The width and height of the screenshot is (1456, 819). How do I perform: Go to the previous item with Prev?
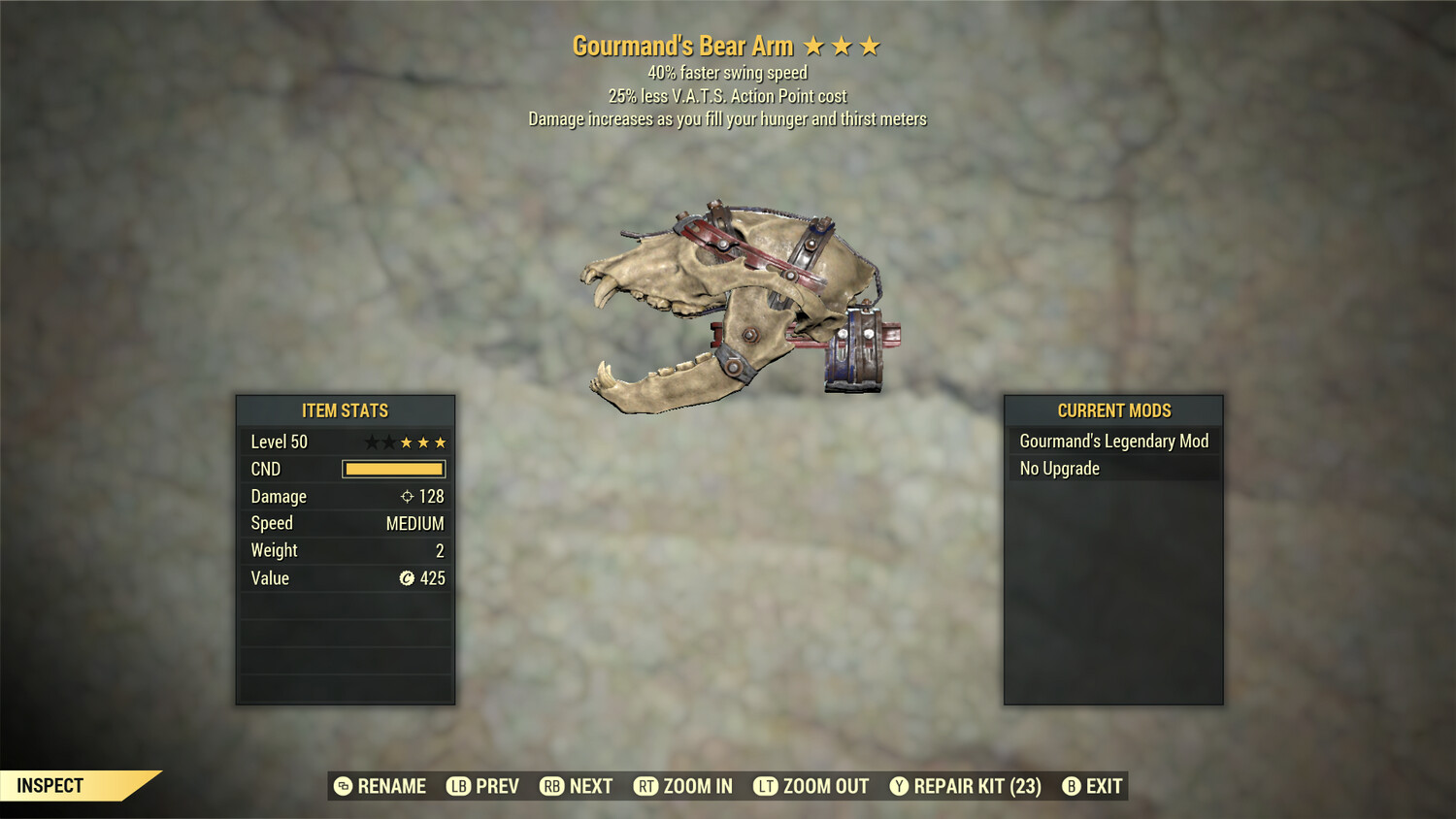click(x=483, y=786)
